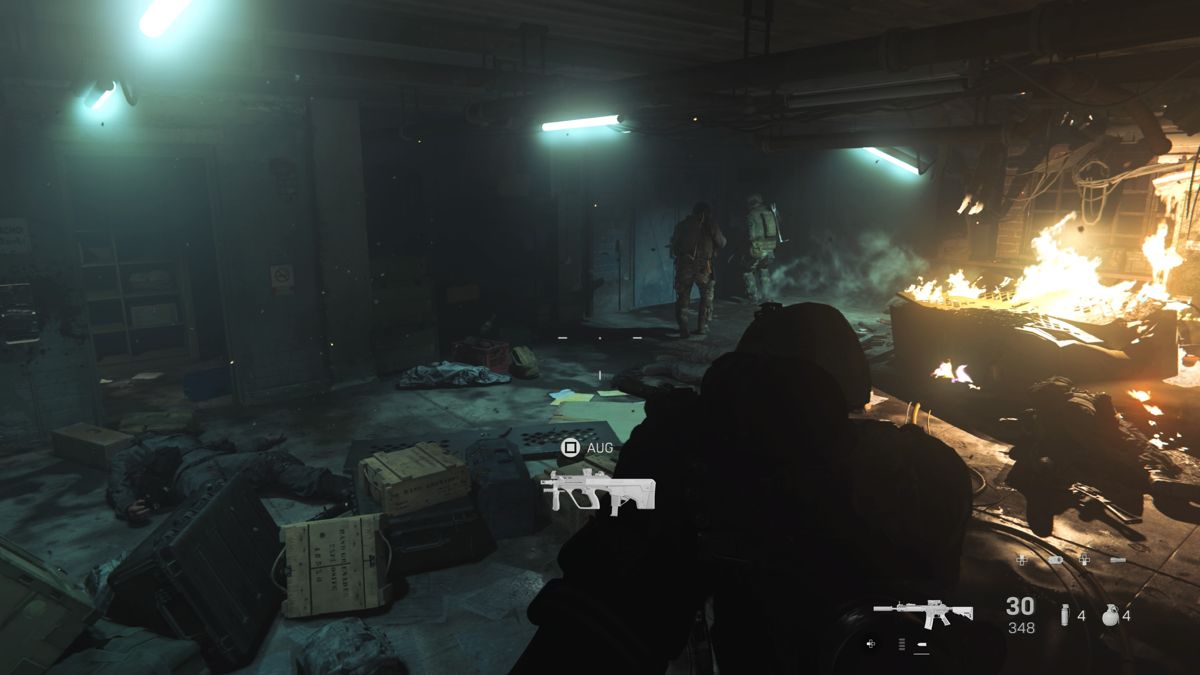
Task: Select the flashbang tactical grenade icon
Action: (x=1066, y=615)
